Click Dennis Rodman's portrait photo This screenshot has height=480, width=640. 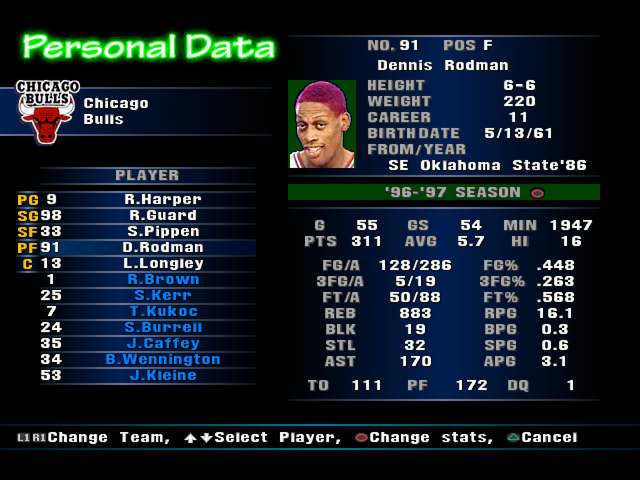tap(322, 124)
